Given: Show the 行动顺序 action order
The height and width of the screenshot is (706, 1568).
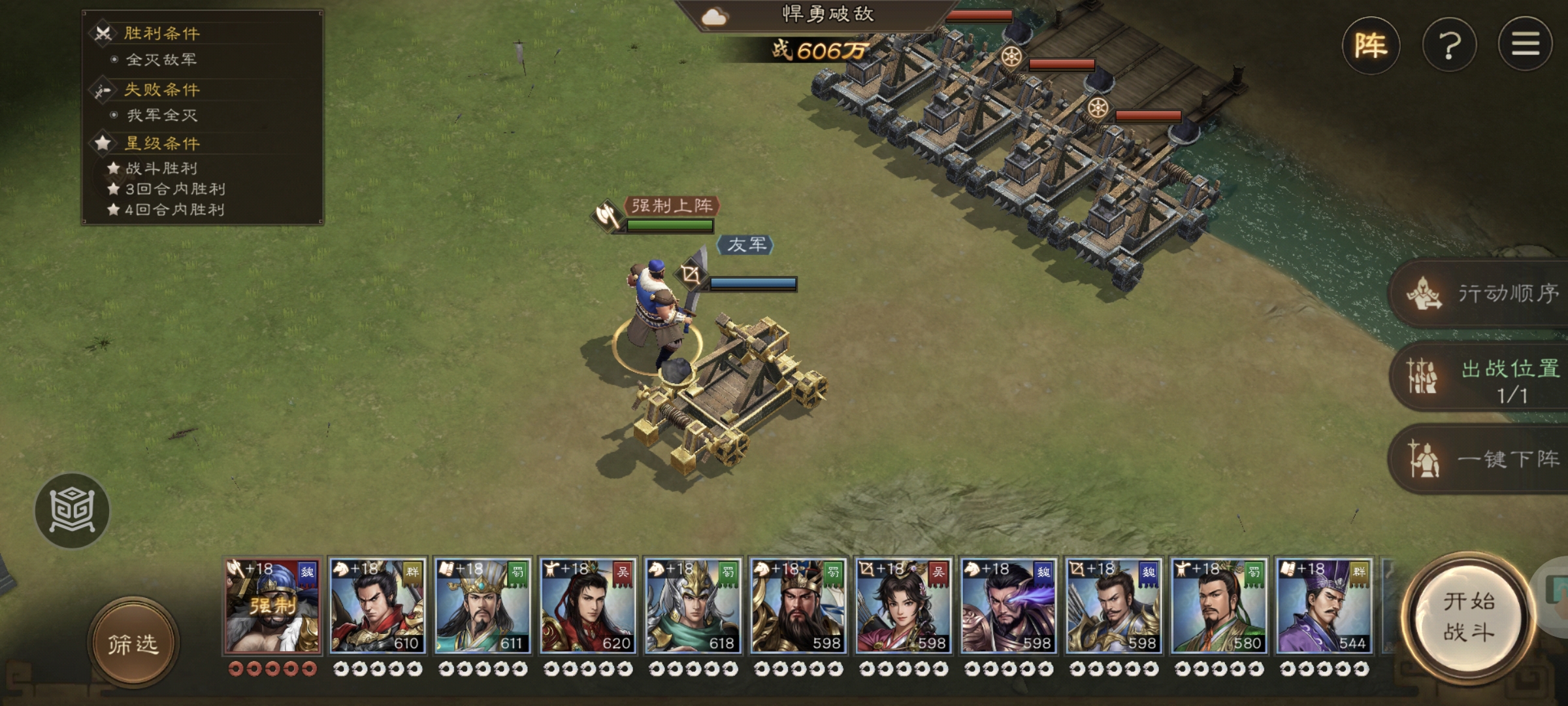Looking at the screenshot, I should point(1483,294).
